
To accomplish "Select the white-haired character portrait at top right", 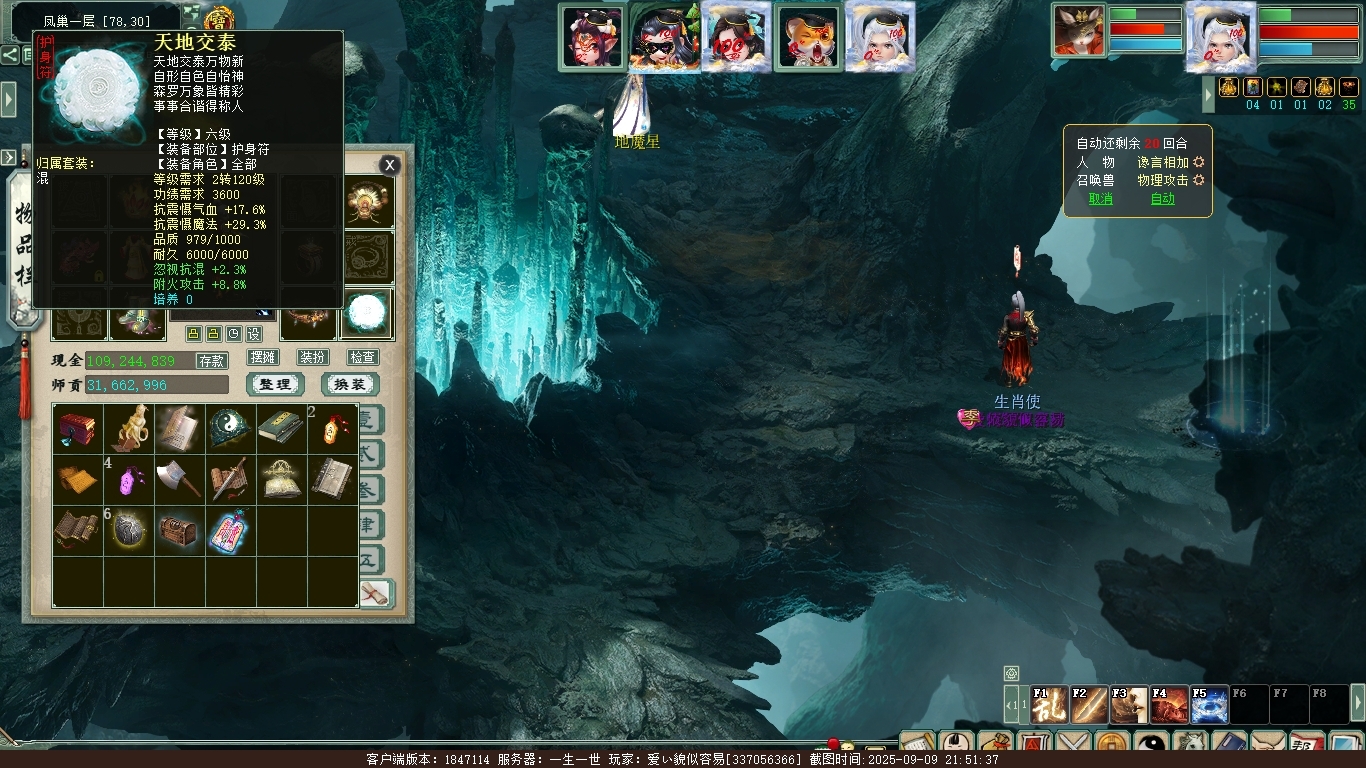I will [x=1221, y=38].
